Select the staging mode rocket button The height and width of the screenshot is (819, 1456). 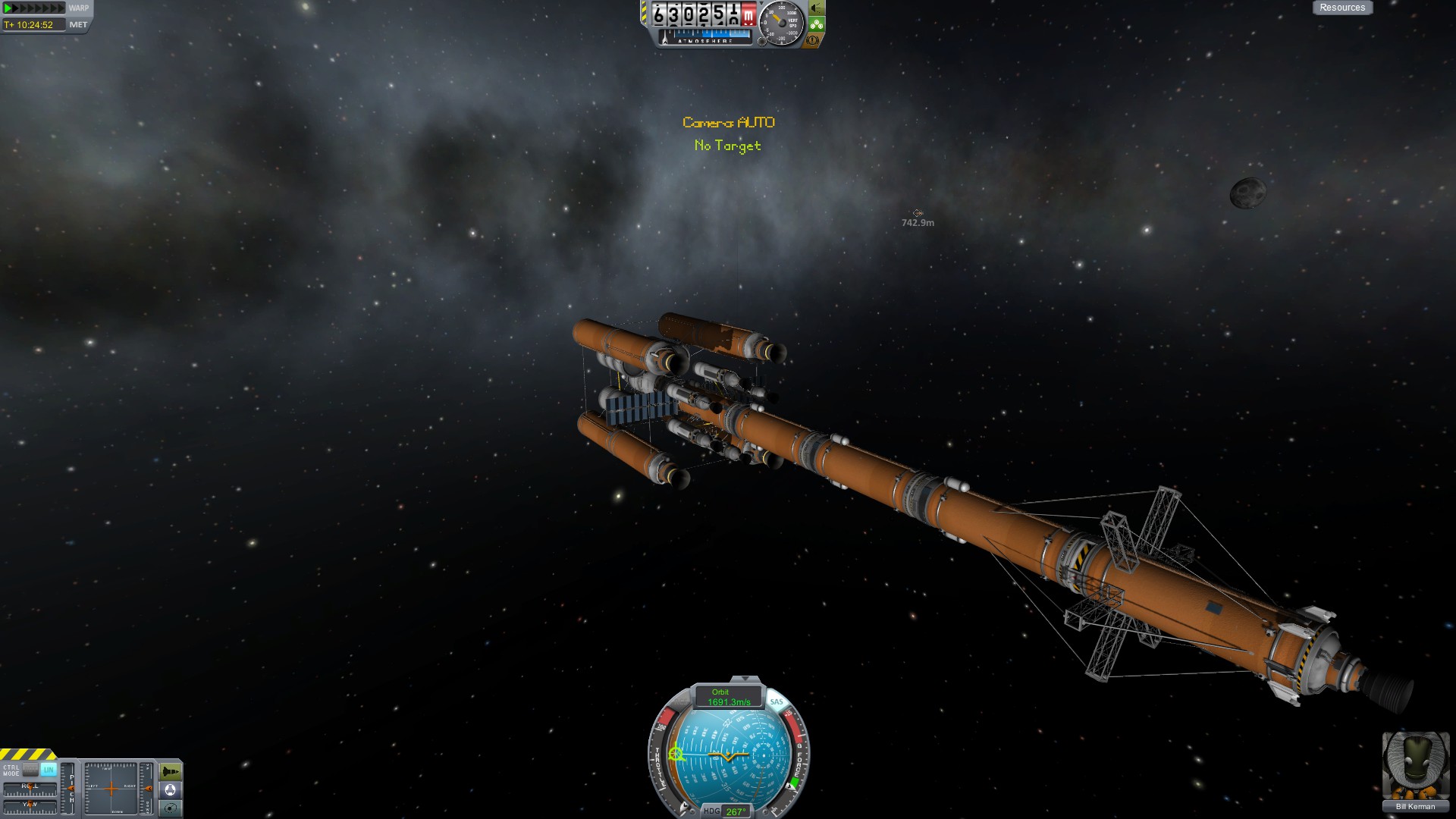(x=171, y=772)
